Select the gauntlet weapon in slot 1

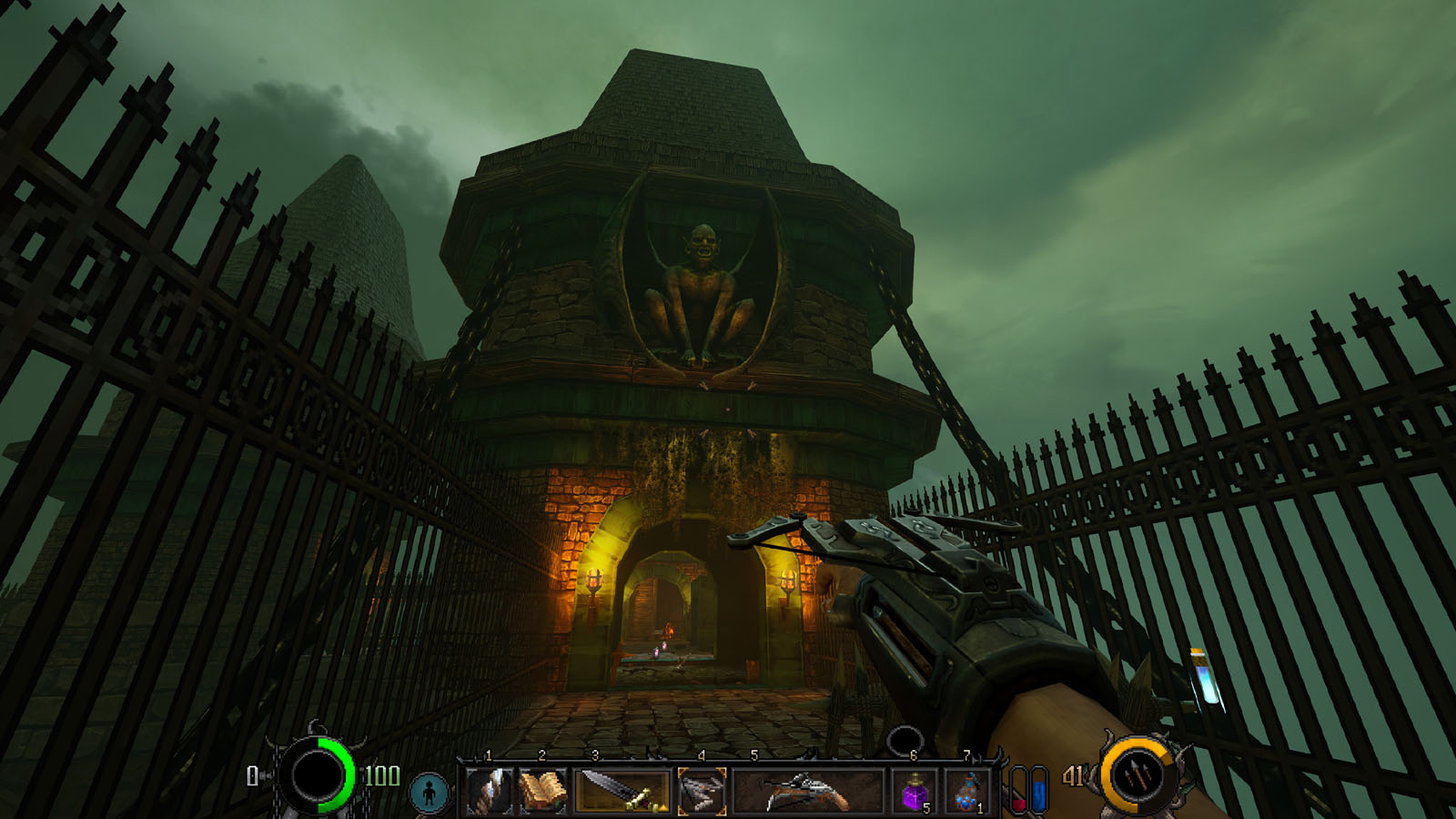coord(490,790)
